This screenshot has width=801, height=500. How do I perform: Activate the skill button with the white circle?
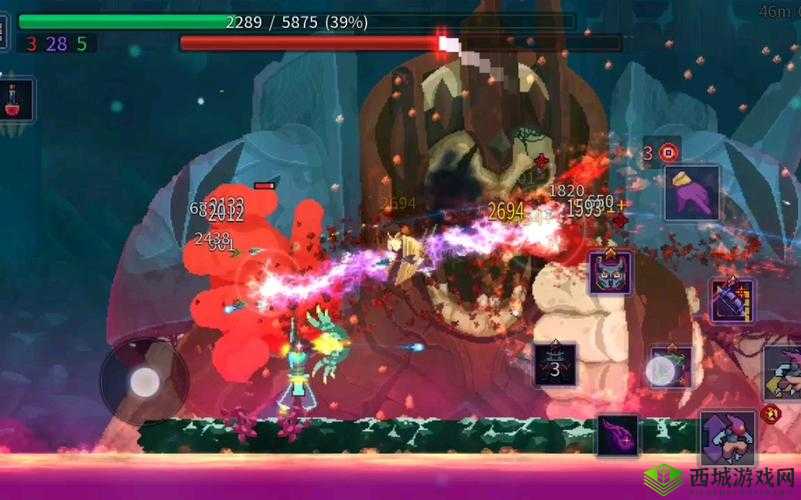667,370
